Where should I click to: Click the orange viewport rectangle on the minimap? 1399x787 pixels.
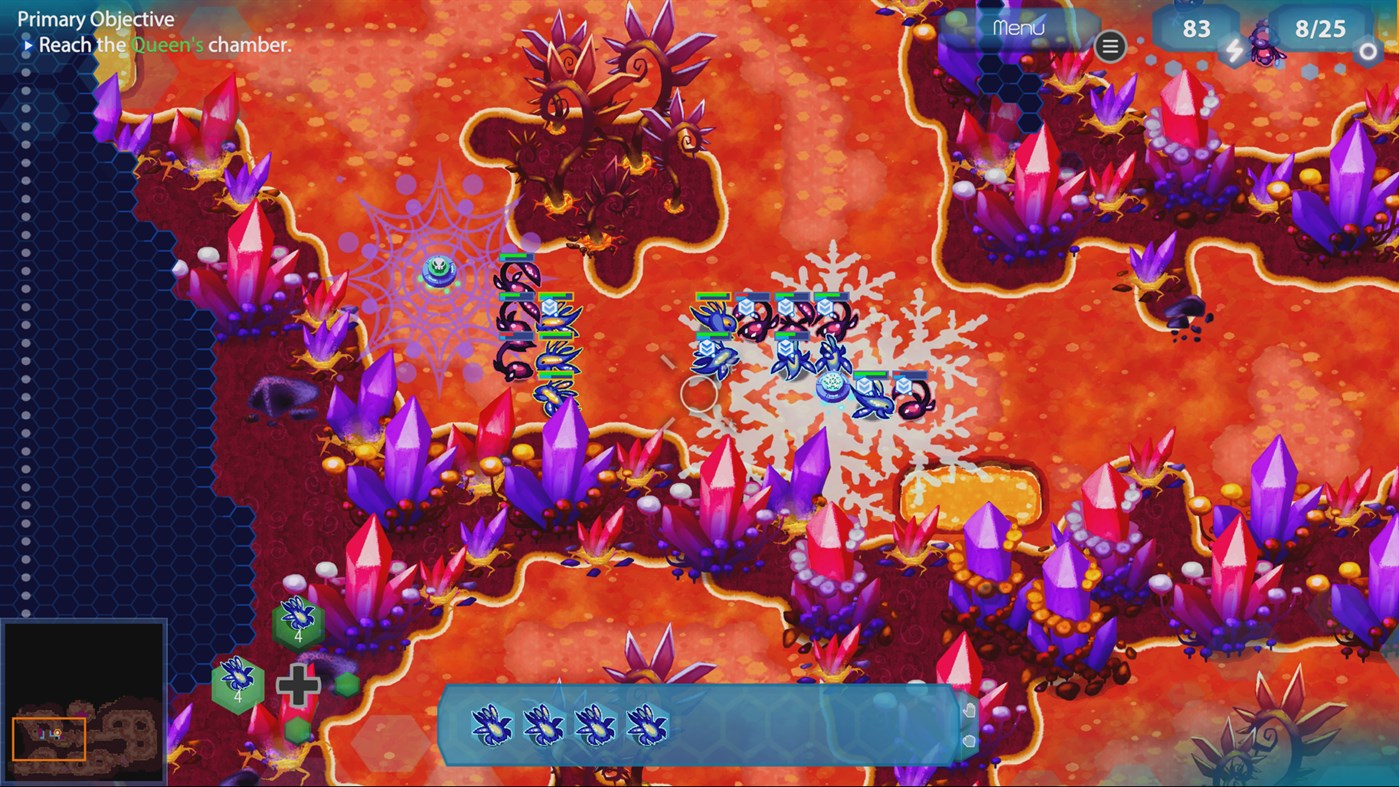click(x=50, y=736)
